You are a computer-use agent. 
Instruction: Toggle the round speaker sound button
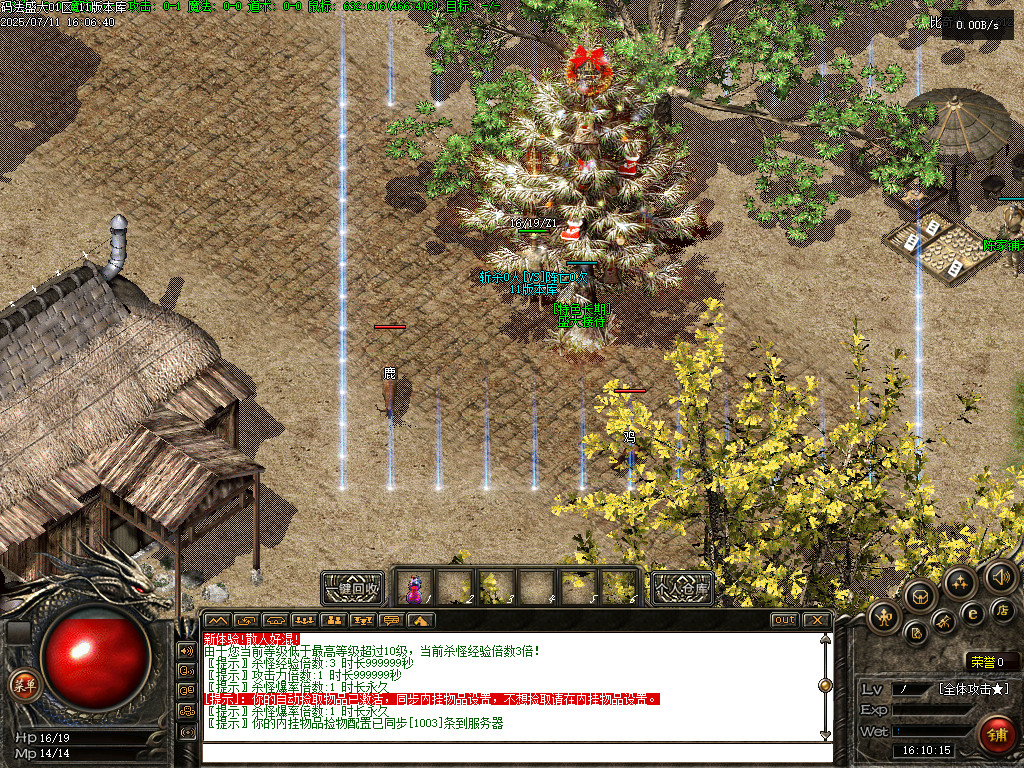pos(999,576)
